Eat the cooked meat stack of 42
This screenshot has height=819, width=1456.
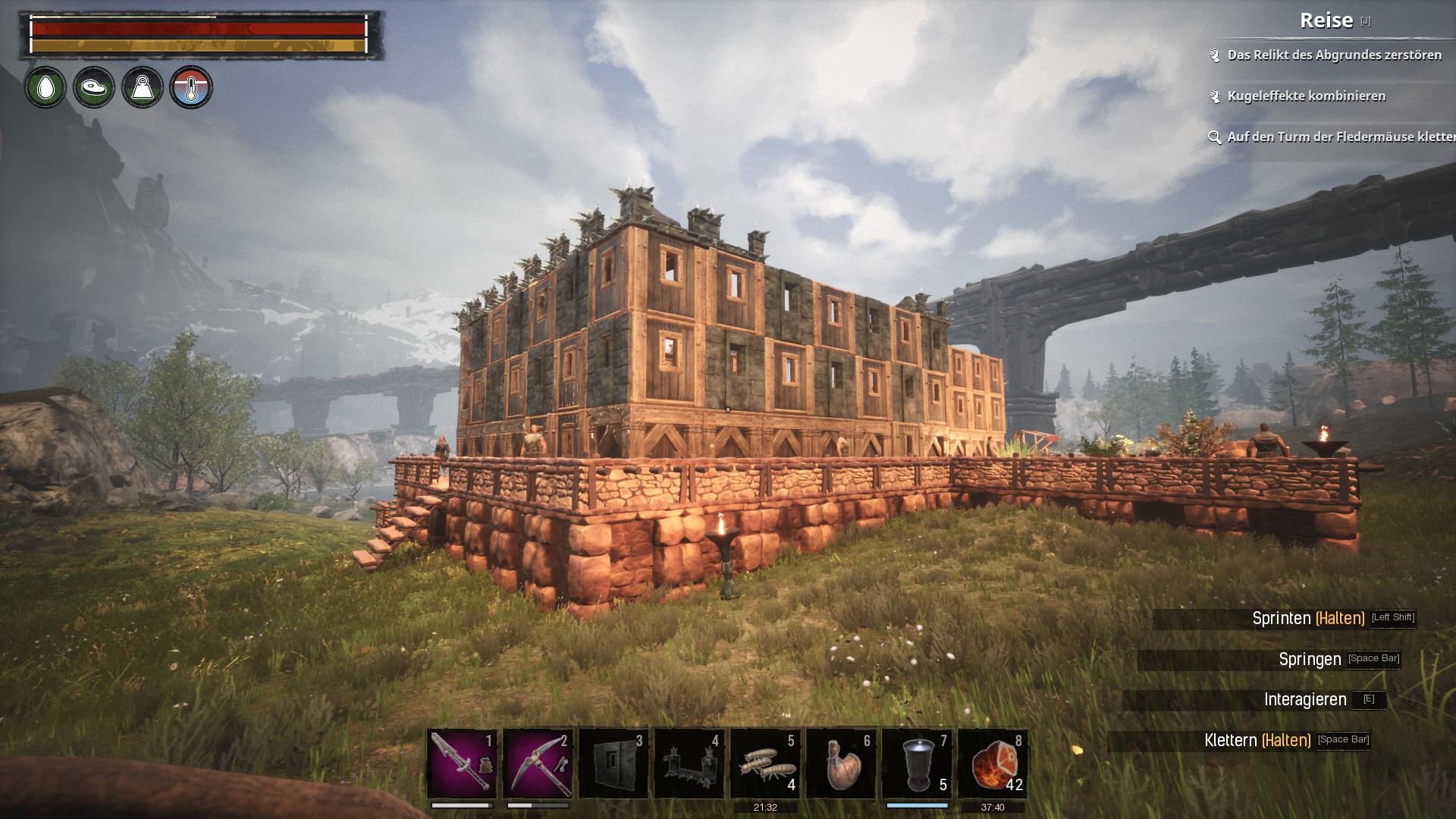point(993,763)
